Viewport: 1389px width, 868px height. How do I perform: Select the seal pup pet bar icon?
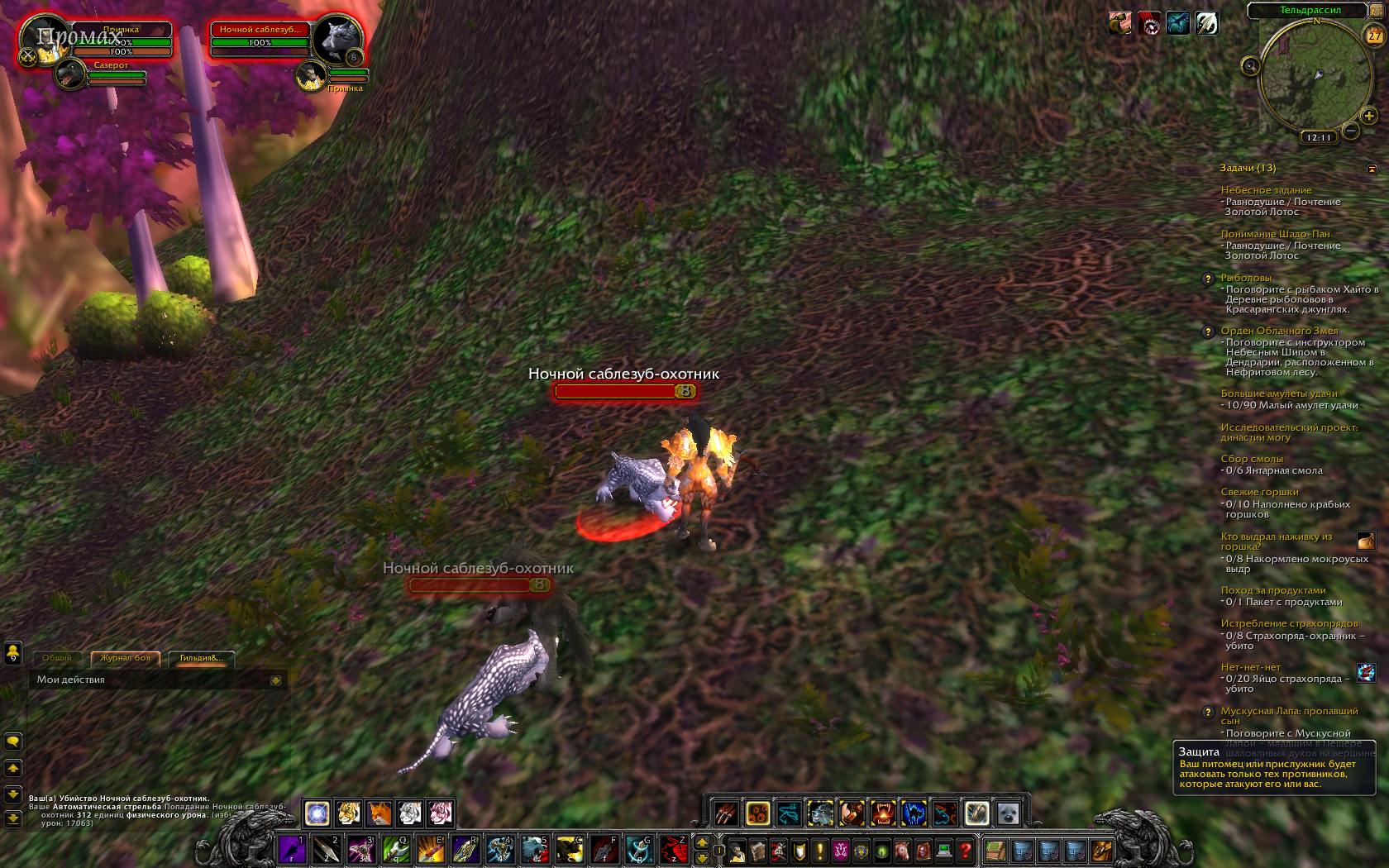click(1007, 813)
